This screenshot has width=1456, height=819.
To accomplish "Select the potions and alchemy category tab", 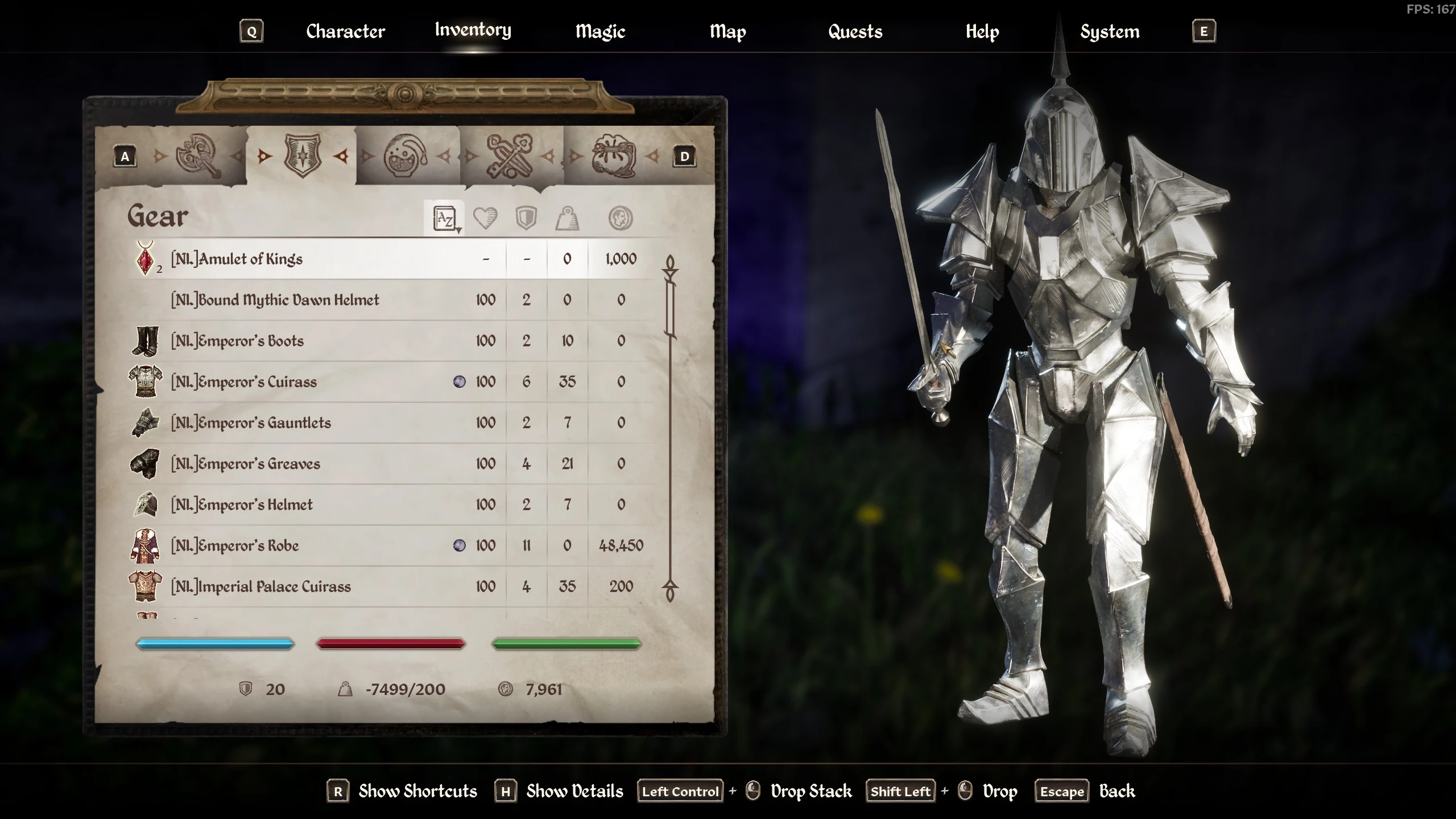I will (x=406, y=156).
